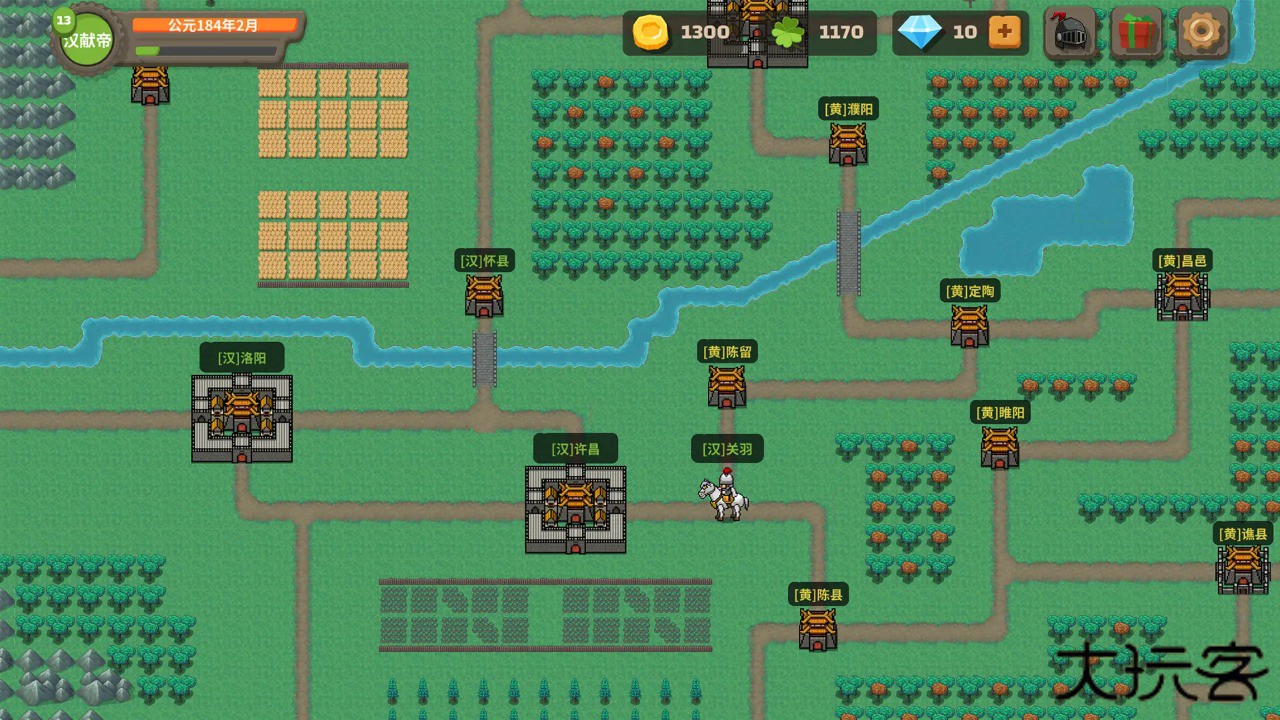
Task: Select the [黄]濮阳 enemy city
Action: click(847, 143)
